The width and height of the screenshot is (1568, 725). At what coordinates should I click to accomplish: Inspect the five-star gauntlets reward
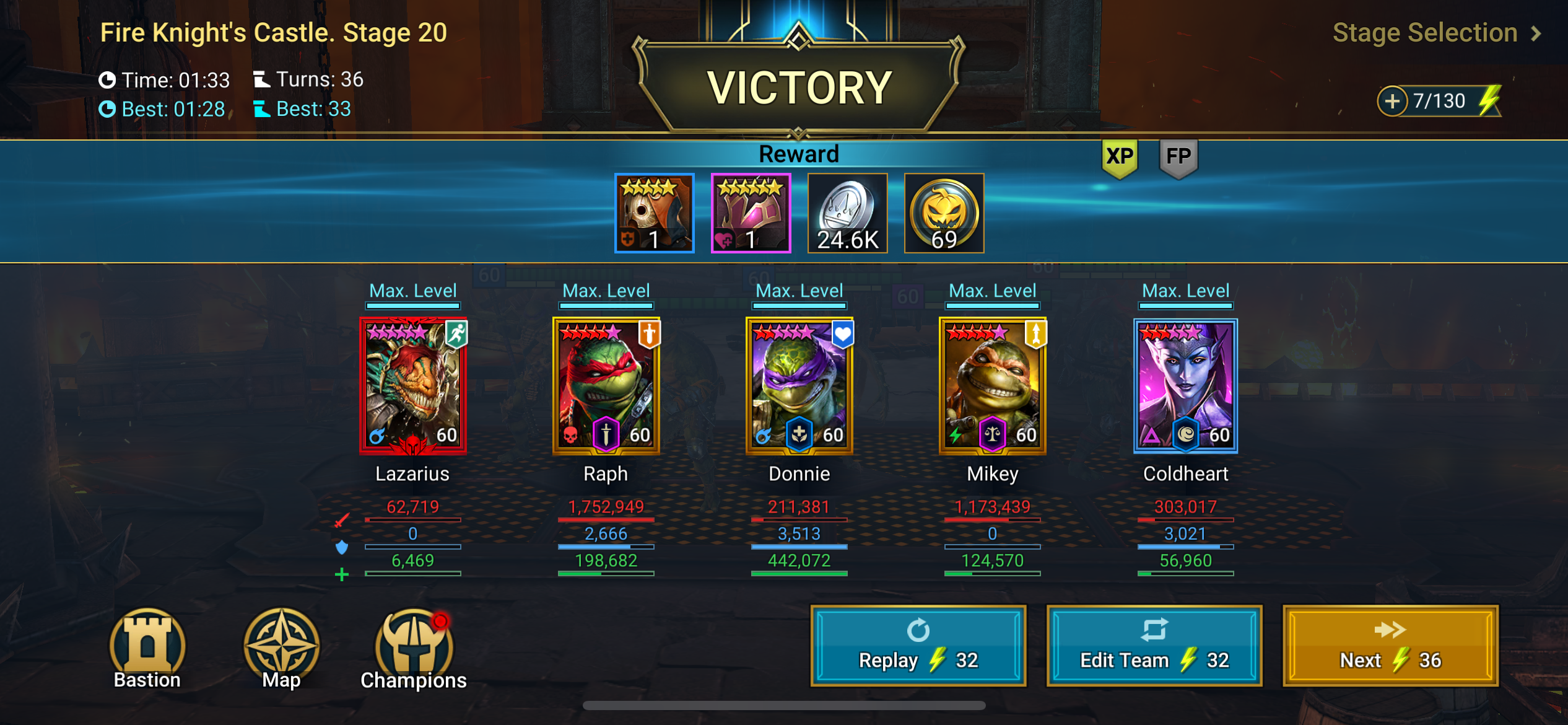[751, 213]
